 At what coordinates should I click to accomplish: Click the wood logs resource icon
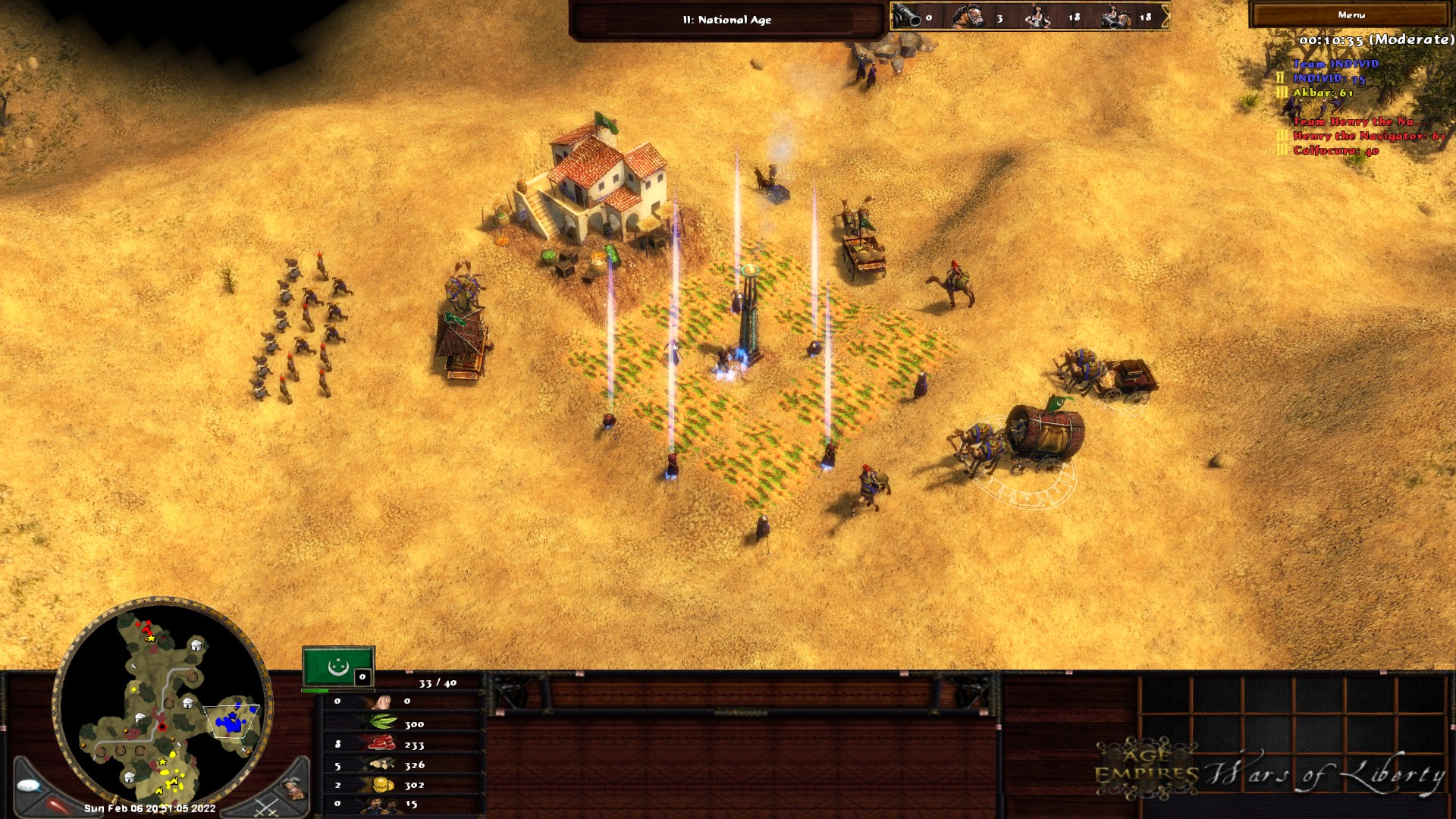point(382,764)
